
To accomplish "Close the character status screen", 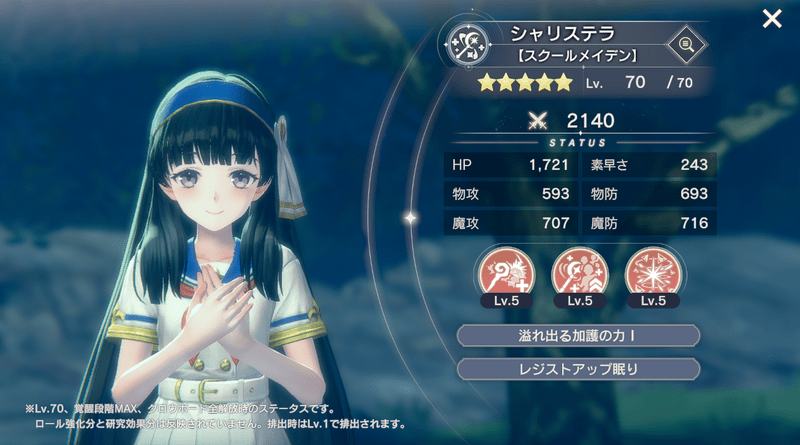I will (x=772, y=19).
